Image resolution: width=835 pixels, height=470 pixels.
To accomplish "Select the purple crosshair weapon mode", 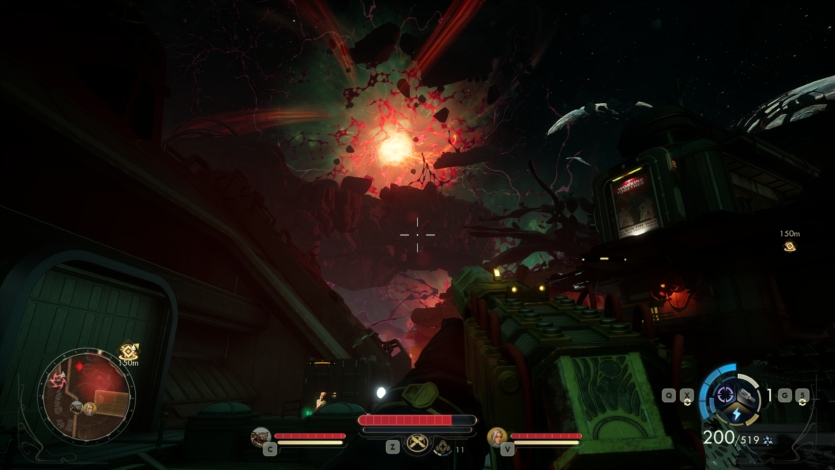I will pyautogui.click(x=725, y=393).
